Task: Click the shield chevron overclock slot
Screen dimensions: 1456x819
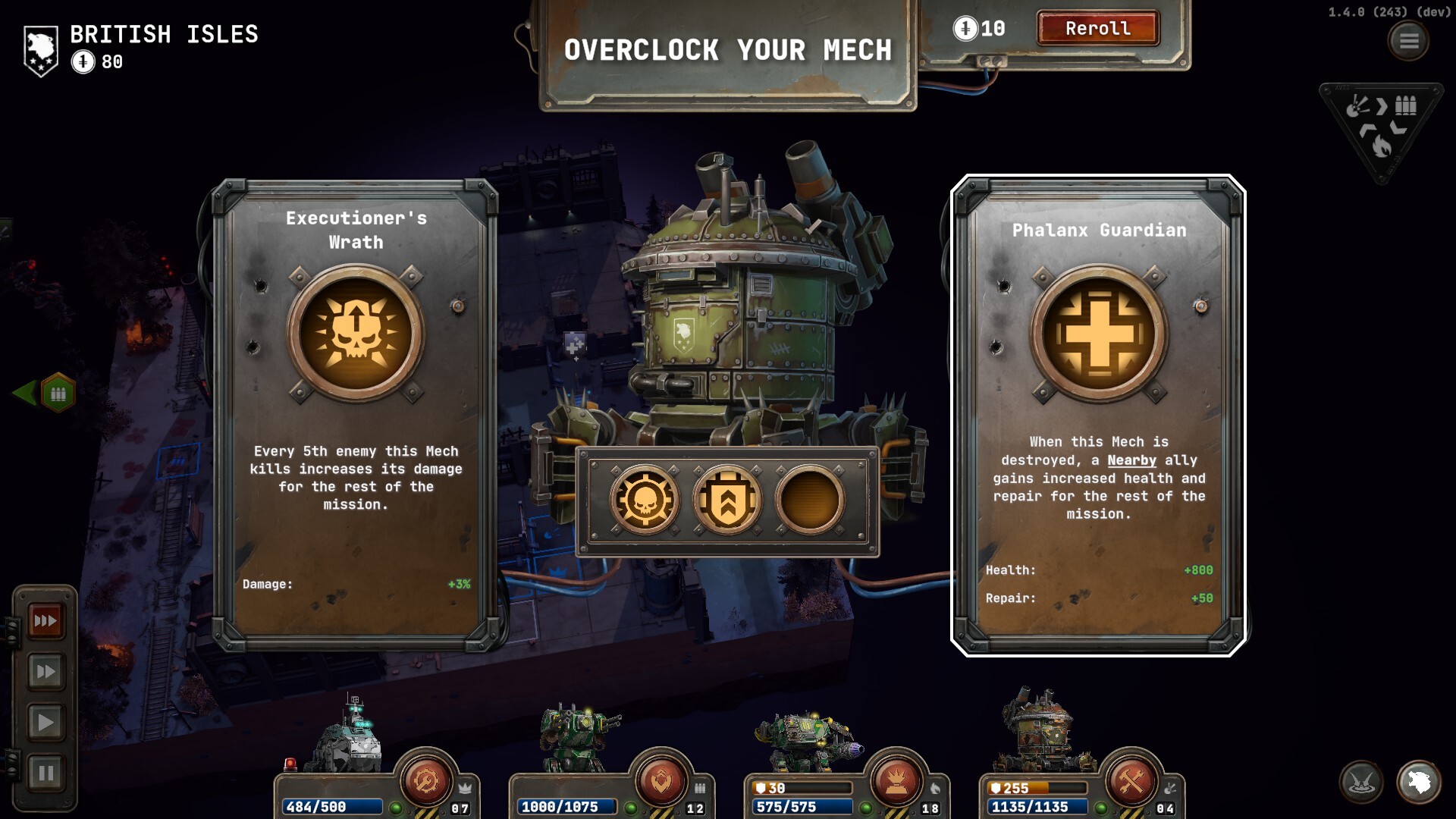Action: click(x=727, y=500)
